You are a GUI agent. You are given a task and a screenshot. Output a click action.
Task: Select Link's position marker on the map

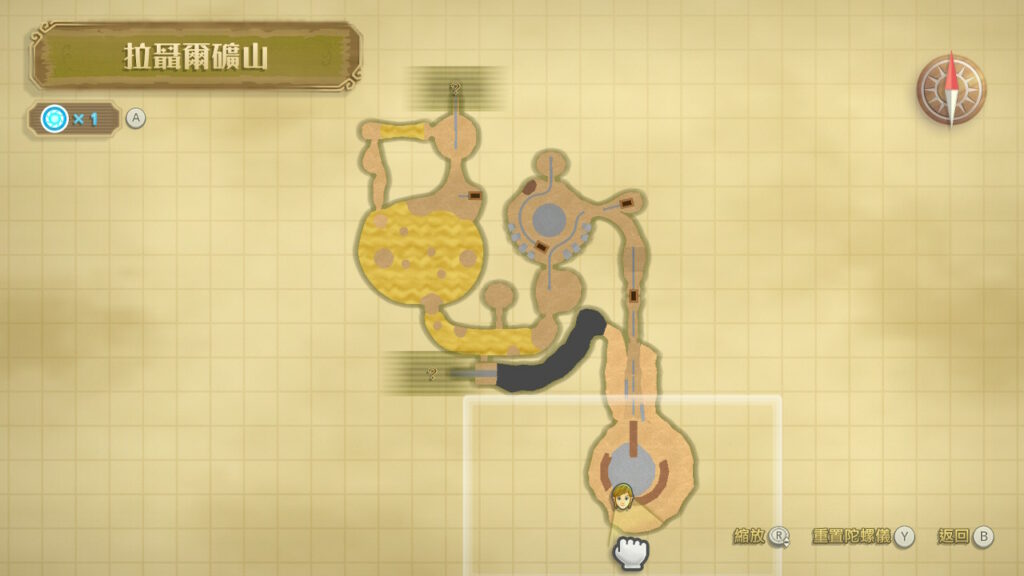pyautogui.click(x=622, y=496)
